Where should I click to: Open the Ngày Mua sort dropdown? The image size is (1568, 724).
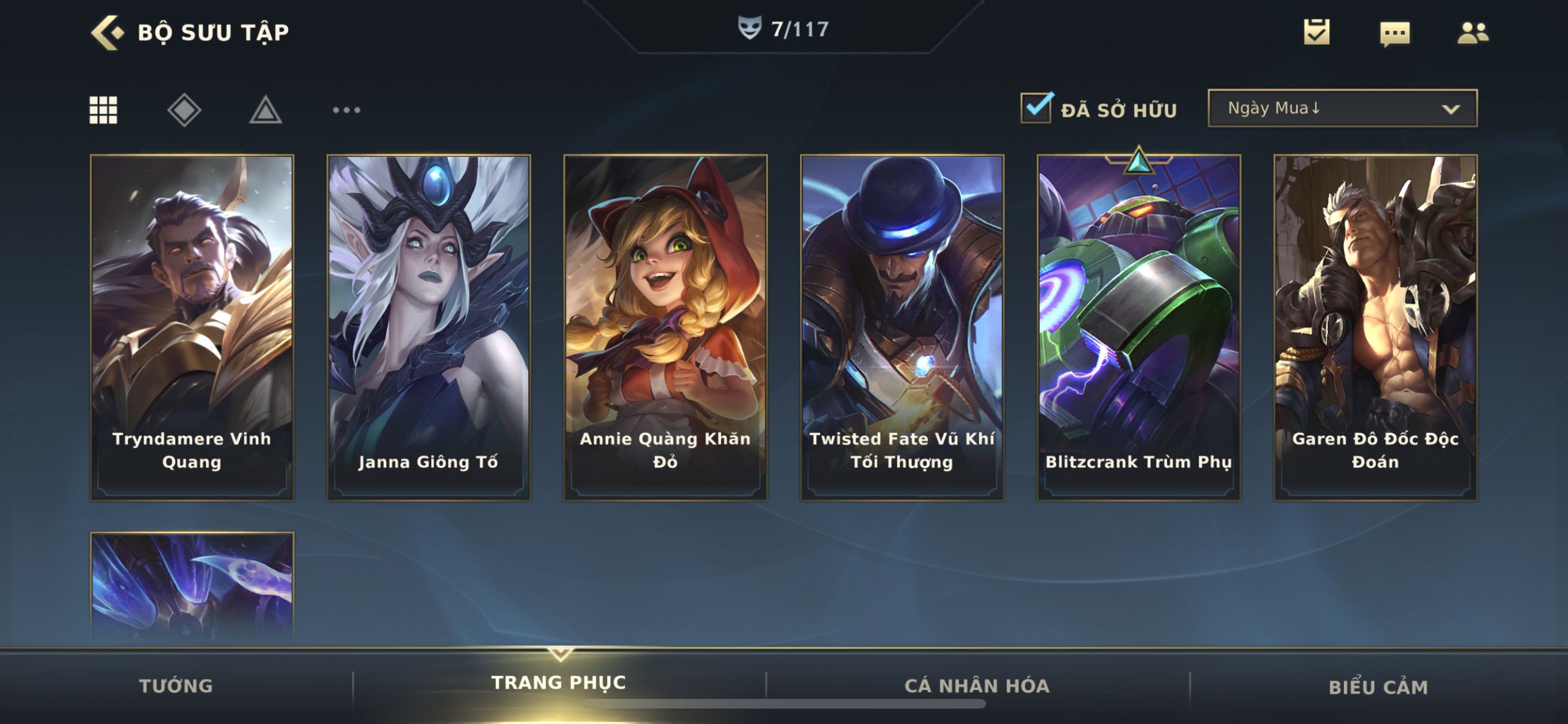pyautogui.click(x=1342, y=108)
